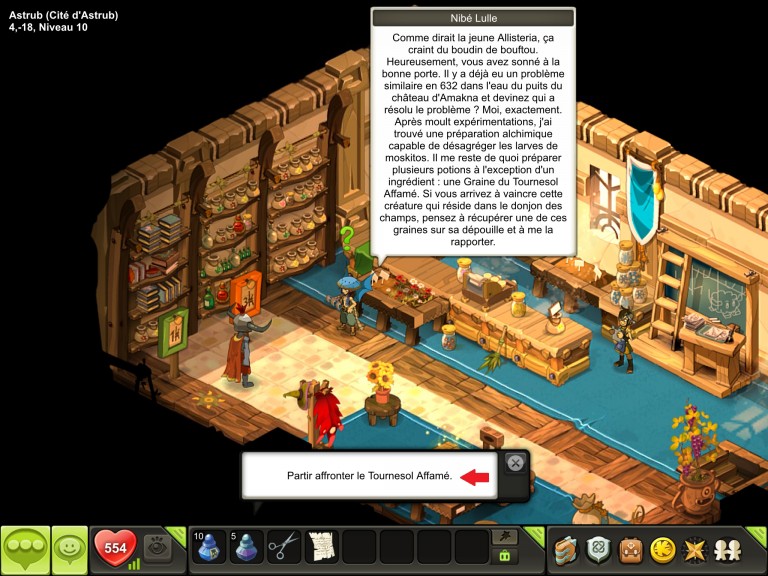The height and width of the screenshot is (576, 768).
Task: Close the dialogue with the X button
Action: [514, 462]
